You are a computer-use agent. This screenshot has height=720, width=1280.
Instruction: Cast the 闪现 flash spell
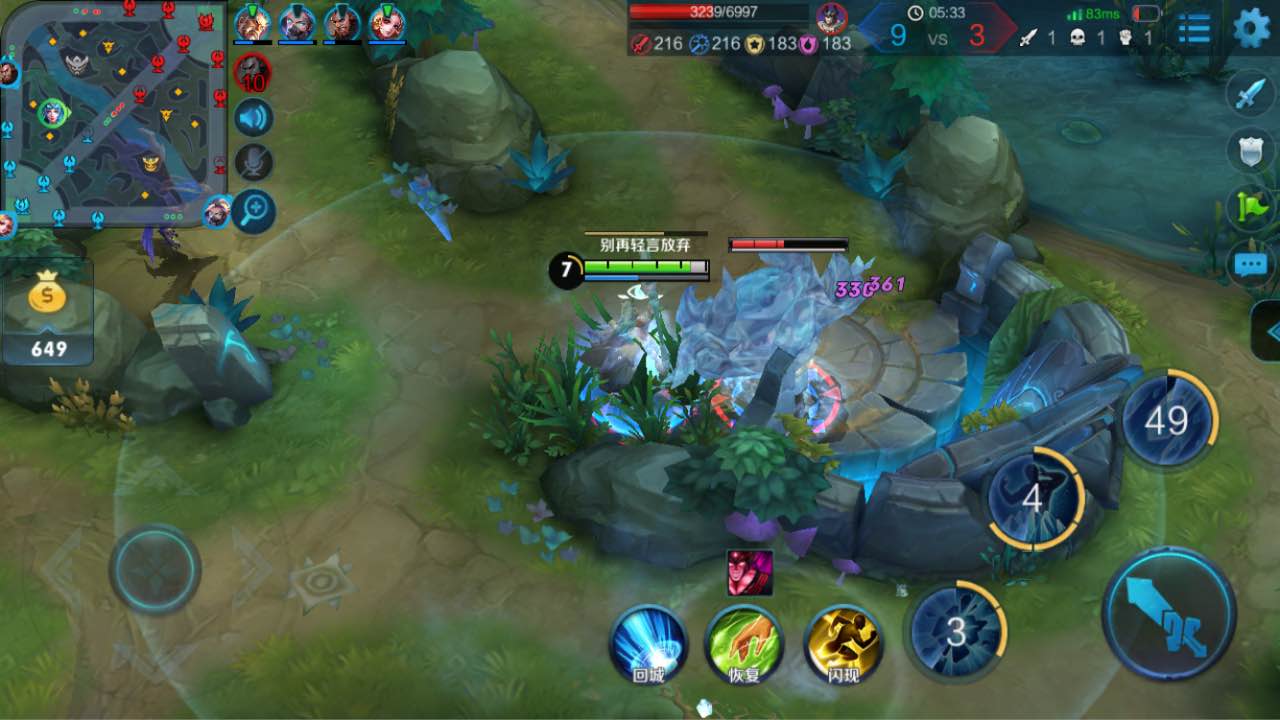click(x=843, y=643)
